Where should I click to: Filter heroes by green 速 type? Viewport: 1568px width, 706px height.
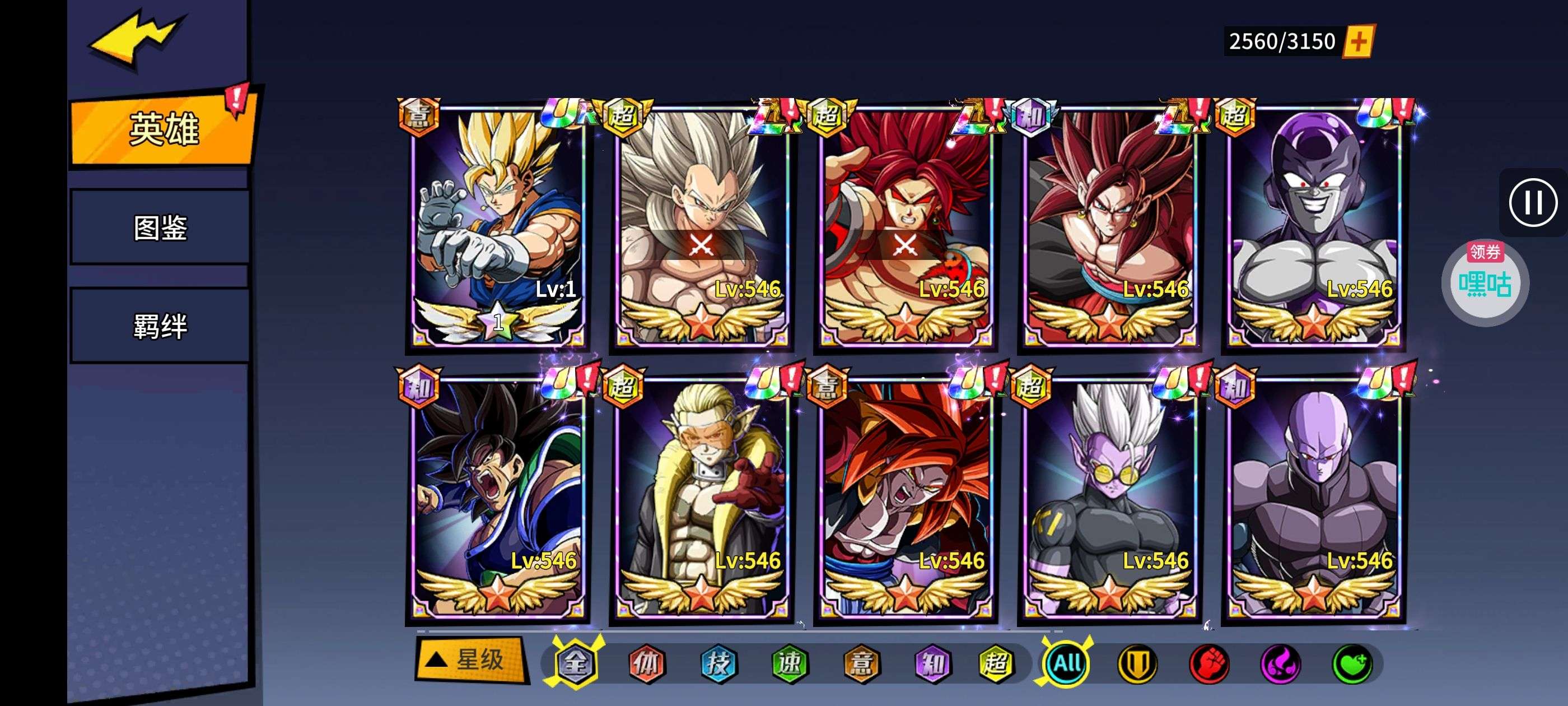(x=790, y=663)
